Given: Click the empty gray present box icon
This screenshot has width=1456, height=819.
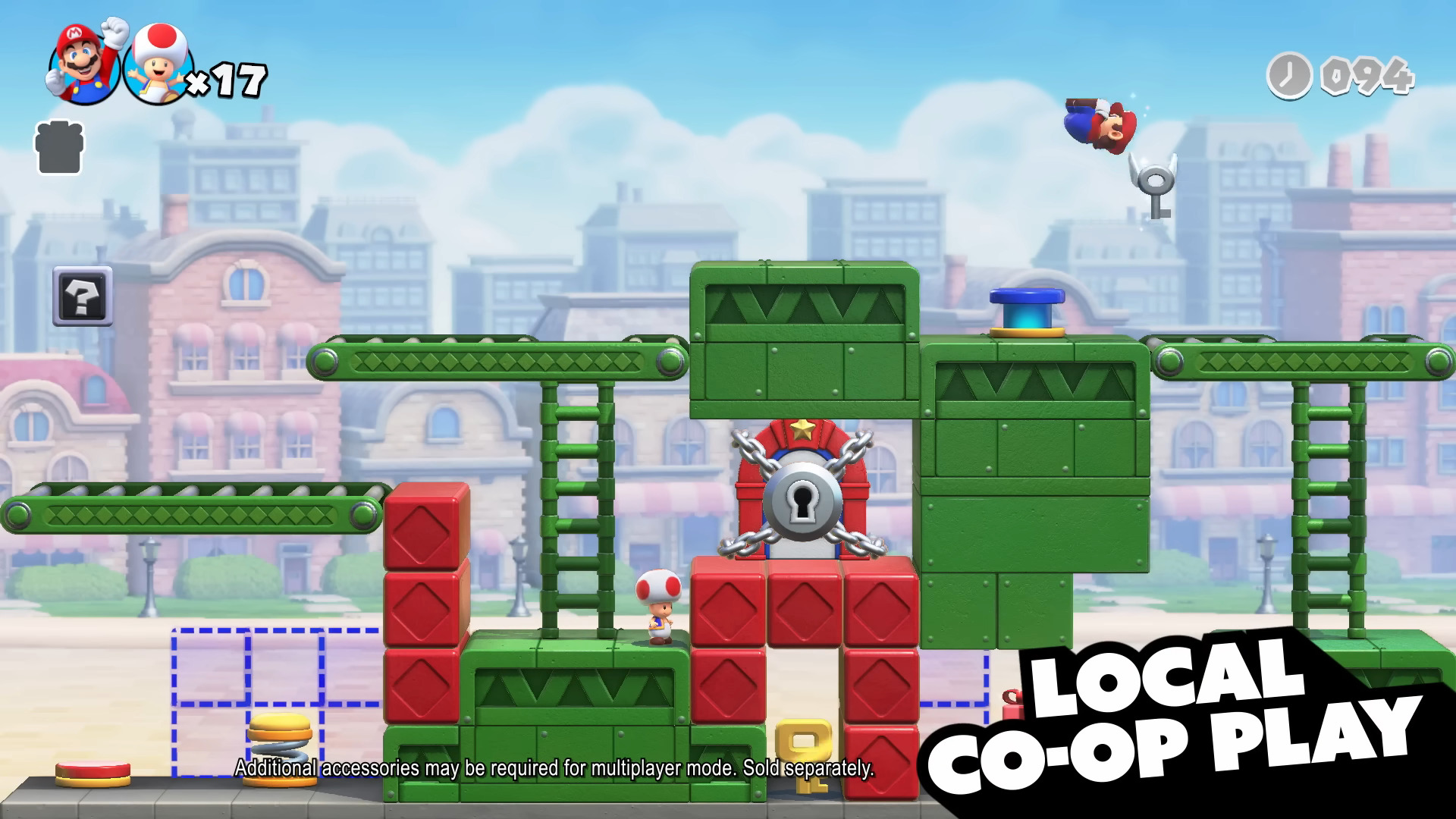Looking at the screenshot, I should pyautogui.click(x=59, y=149).
